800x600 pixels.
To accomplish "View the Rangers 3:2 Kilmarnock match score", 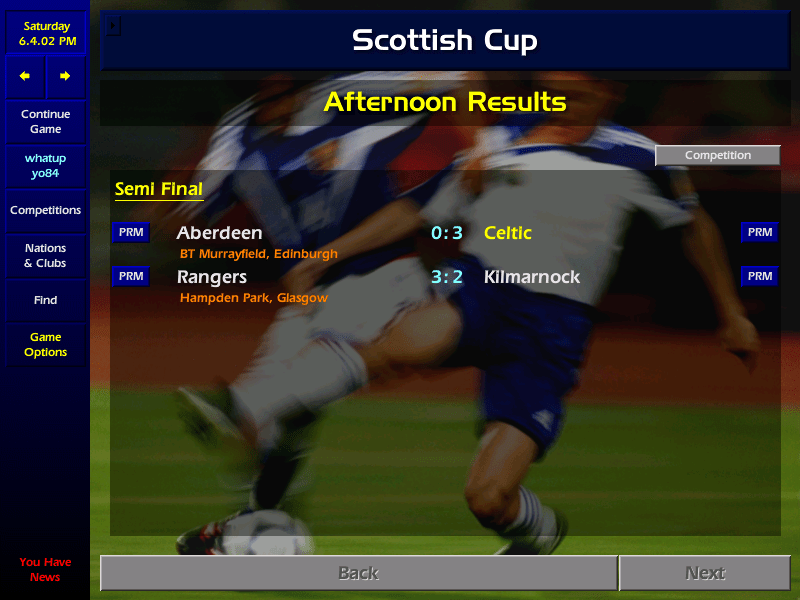I will tap(447, 277).
